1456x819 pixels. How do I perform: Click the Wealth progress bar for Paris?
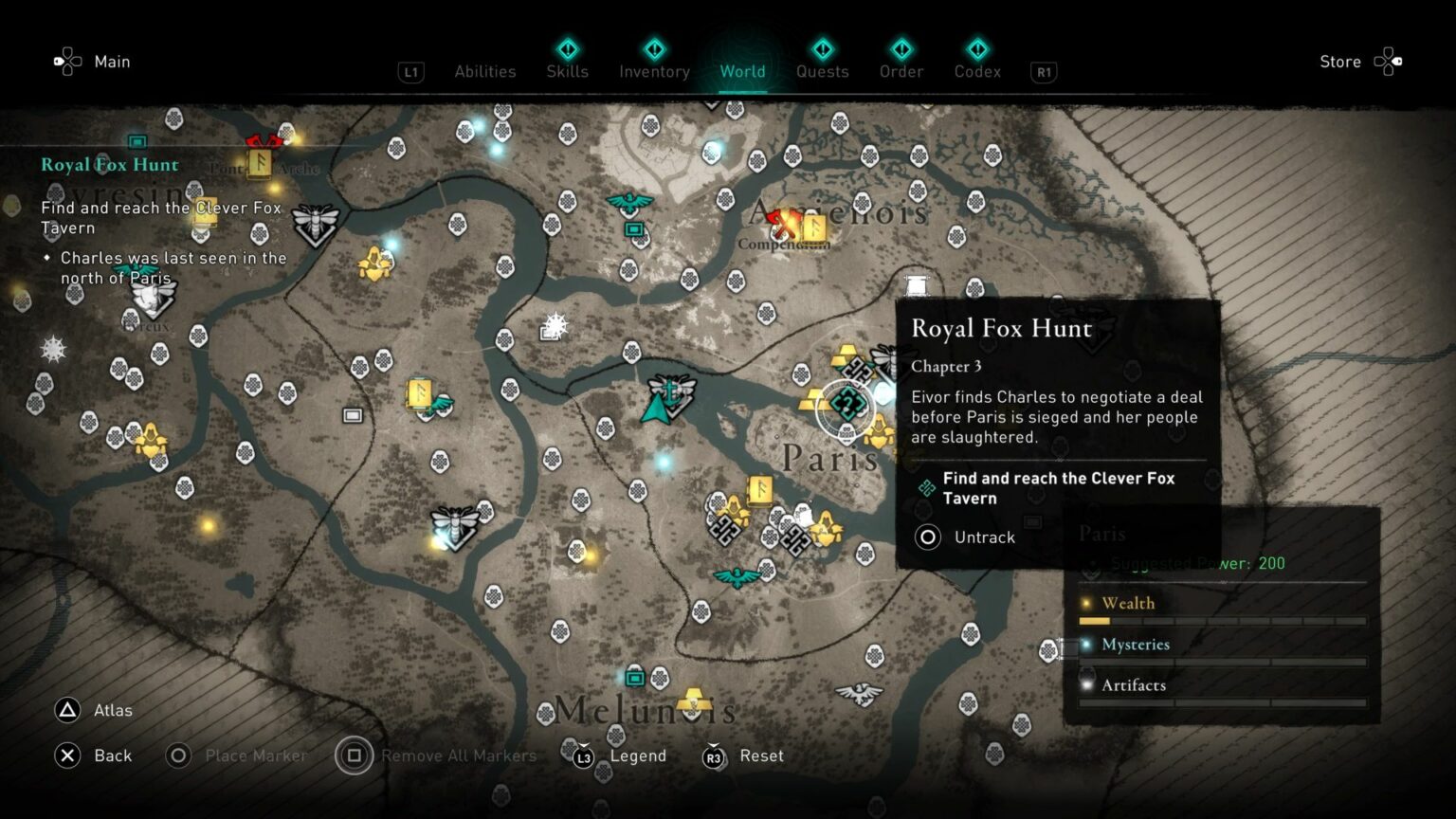point(1221,621)
